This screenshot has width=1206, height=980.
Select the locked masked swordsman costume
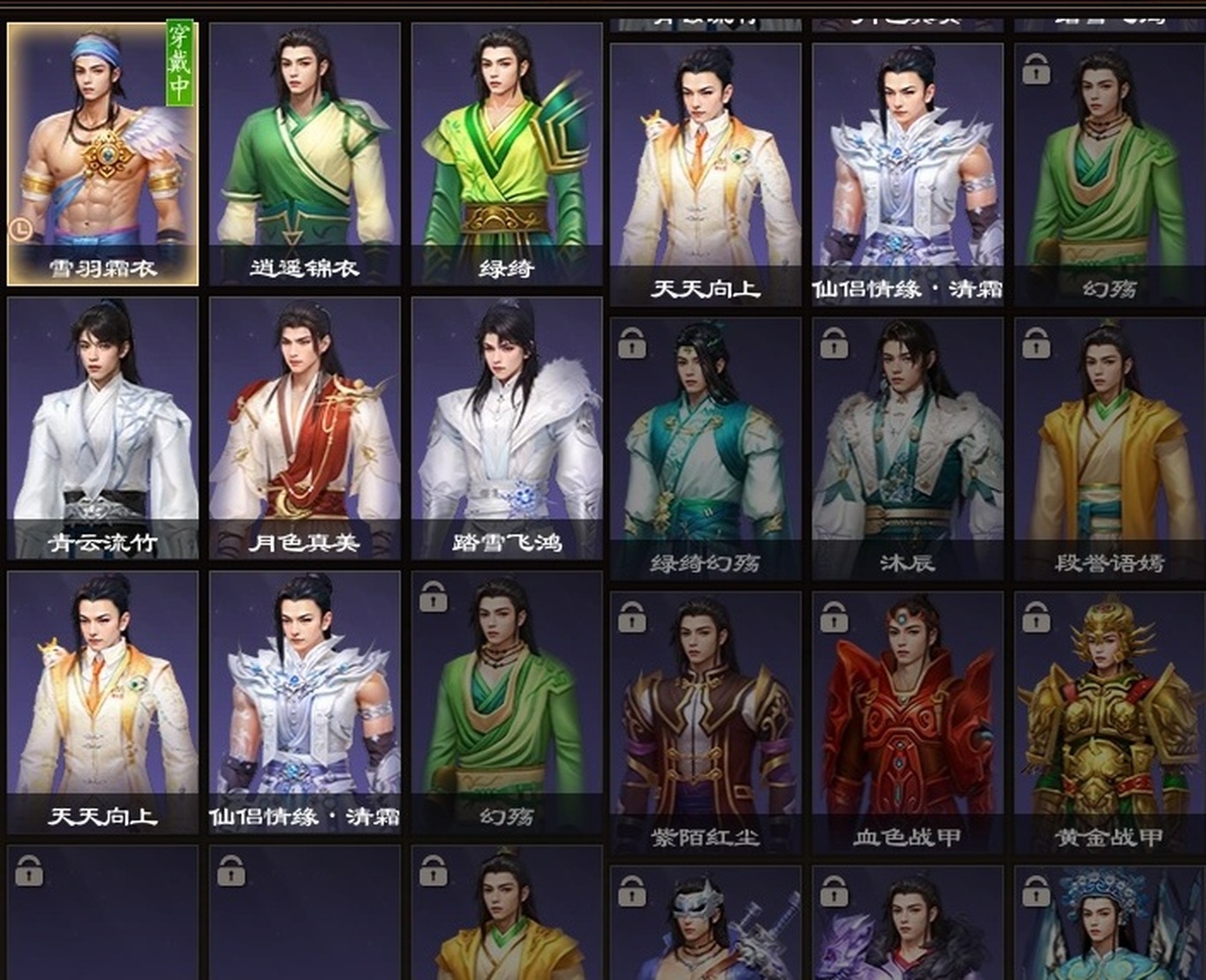coord(705,925)
